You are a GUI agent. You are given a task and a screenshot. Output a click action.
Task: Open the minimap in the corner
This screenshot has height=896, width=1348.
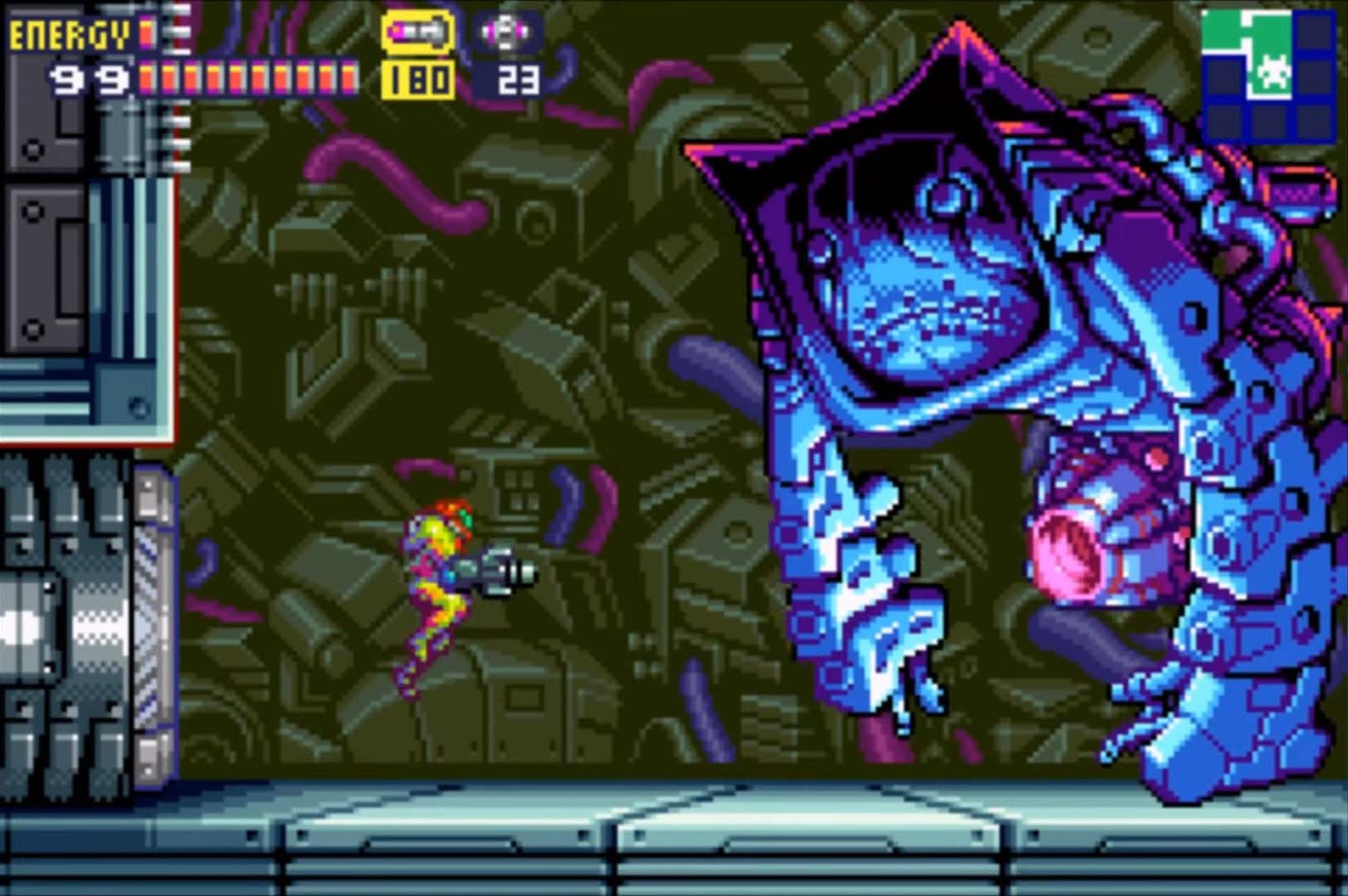[1268, 75]
